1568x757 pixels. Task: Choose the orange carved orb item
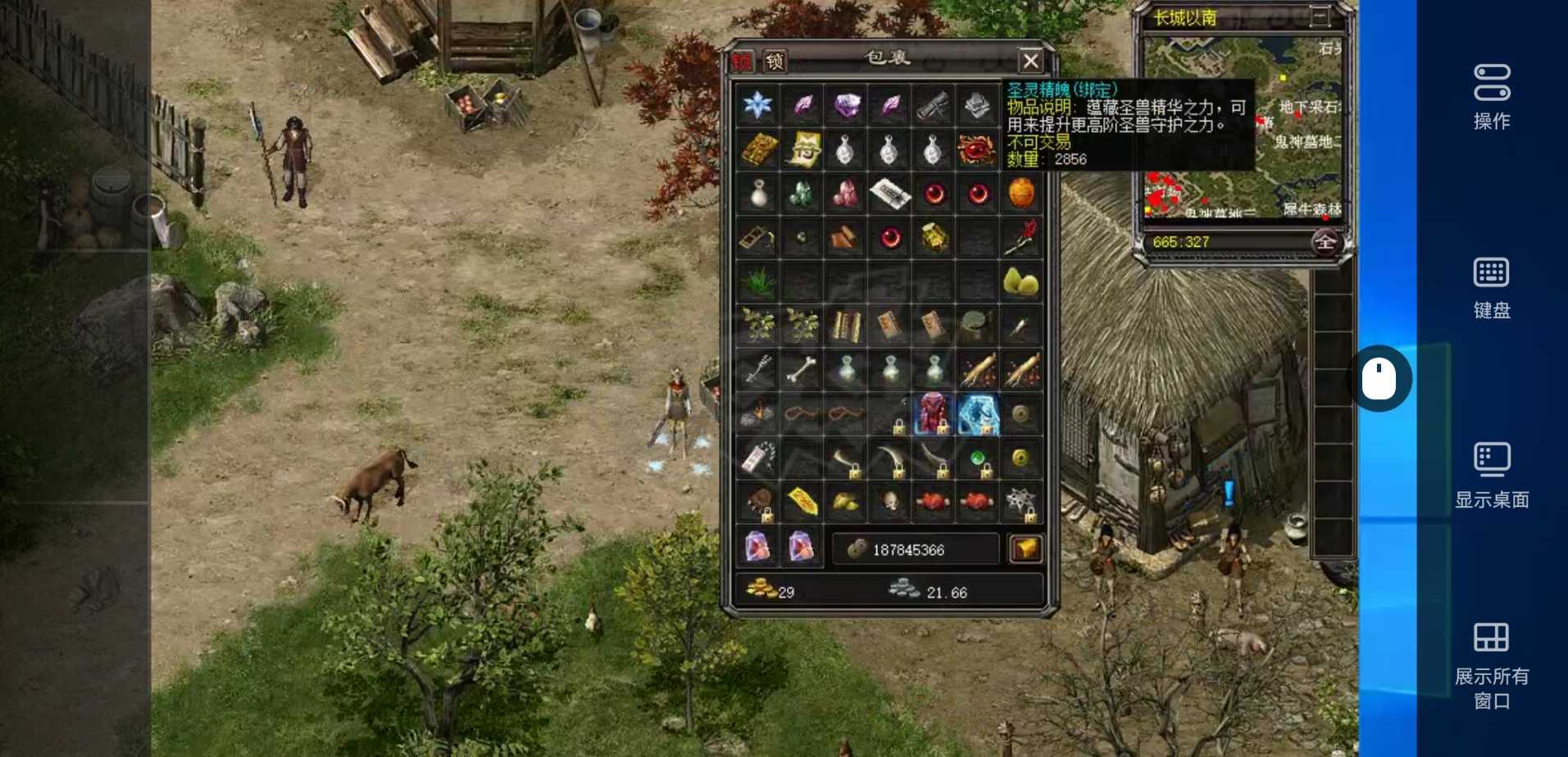pos(1020,194)
